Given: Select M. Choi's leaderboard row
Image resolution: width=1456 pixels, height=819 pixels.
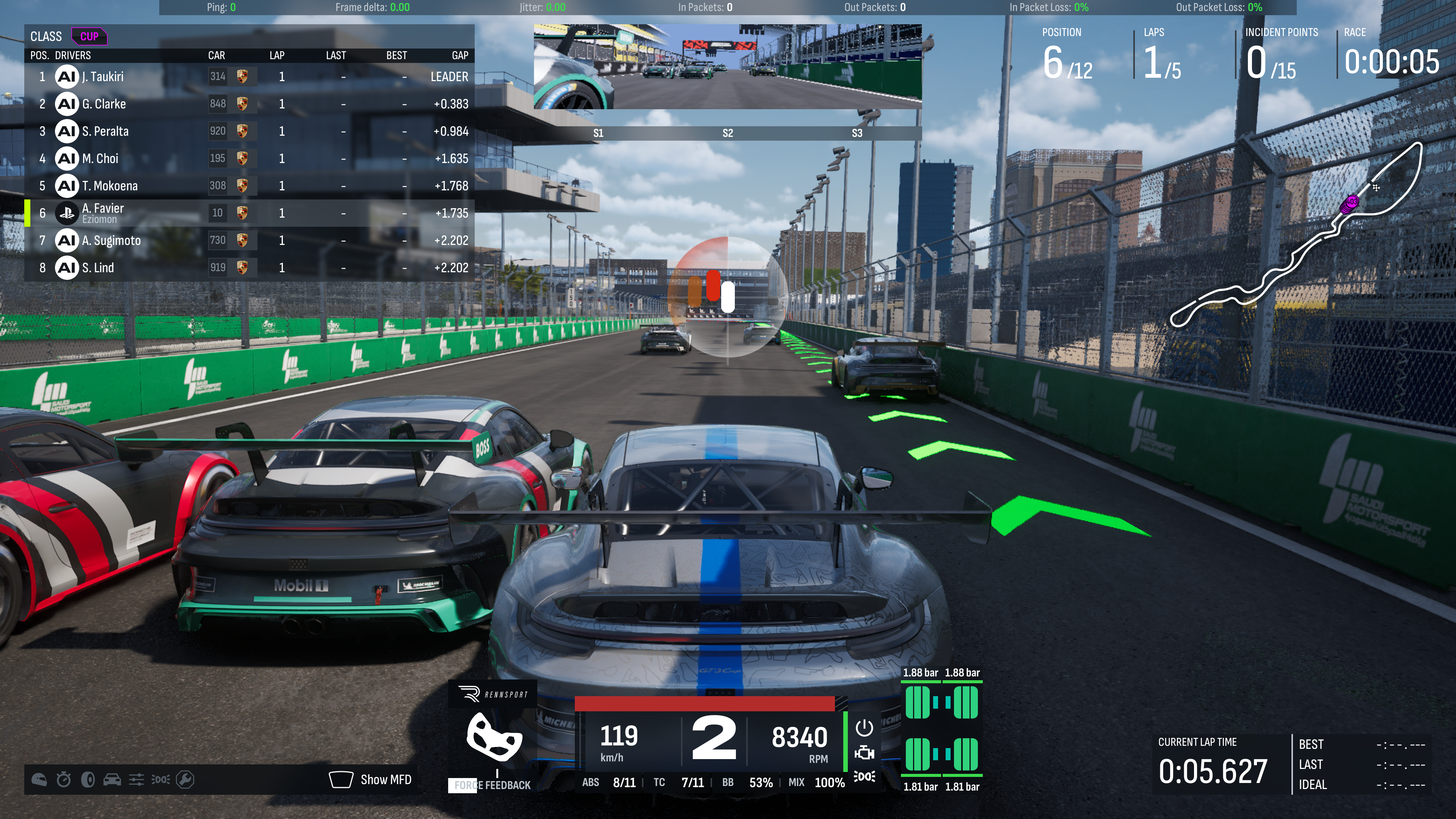Looking at the screenshot, I should (249, 158).
